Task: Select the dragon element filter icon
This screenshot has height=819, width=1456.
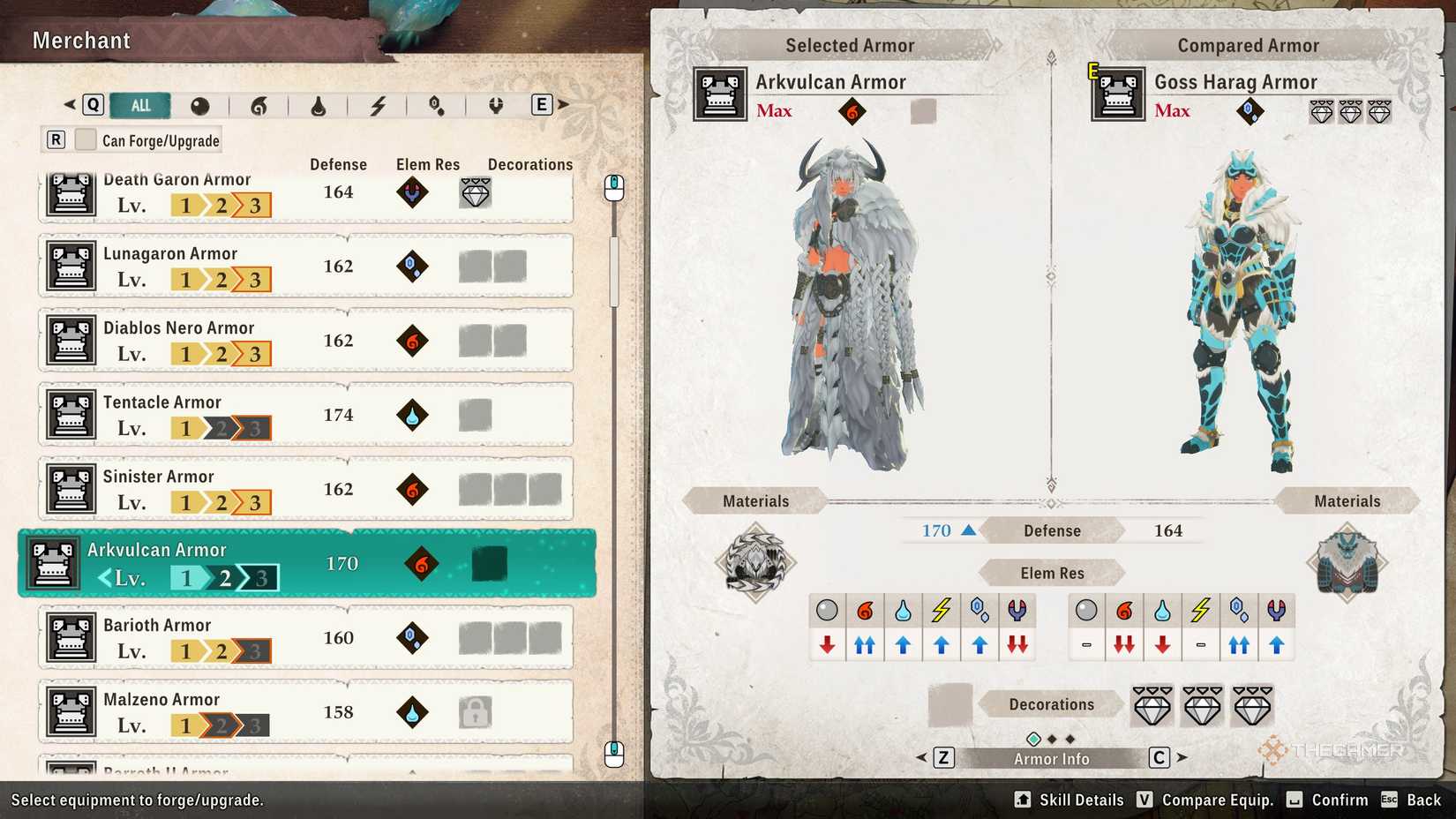Action: [496, 105]
